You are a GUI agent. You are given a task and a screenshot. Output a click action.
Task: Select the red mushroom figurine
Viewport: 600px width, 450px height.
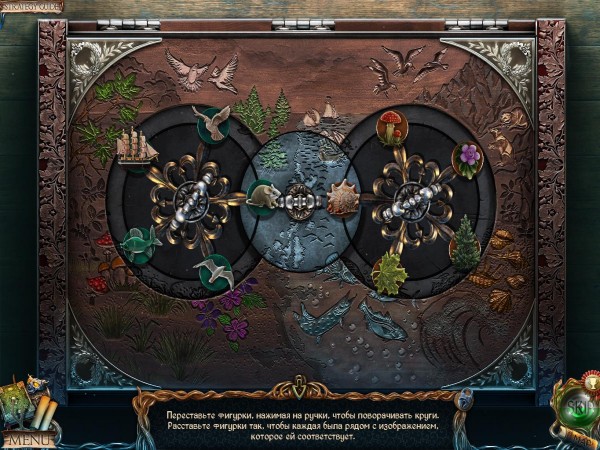pyautogui.click(x=389, y=128)
